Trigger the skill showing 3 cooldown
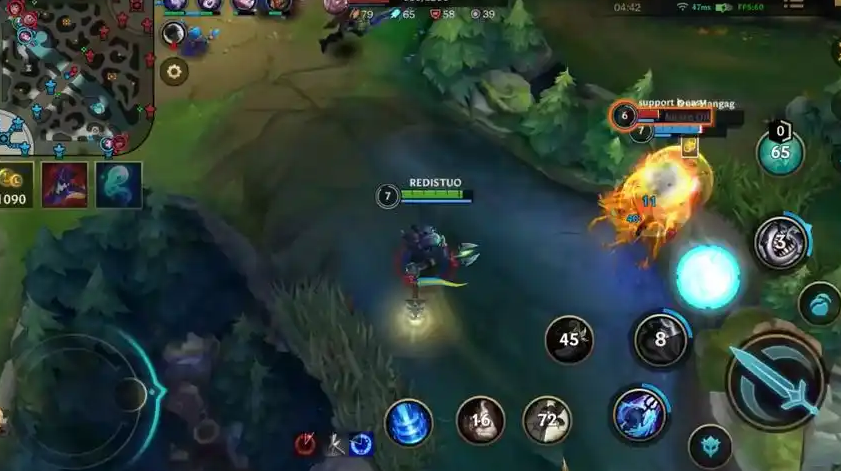841x471 pixels. [782, 242]
